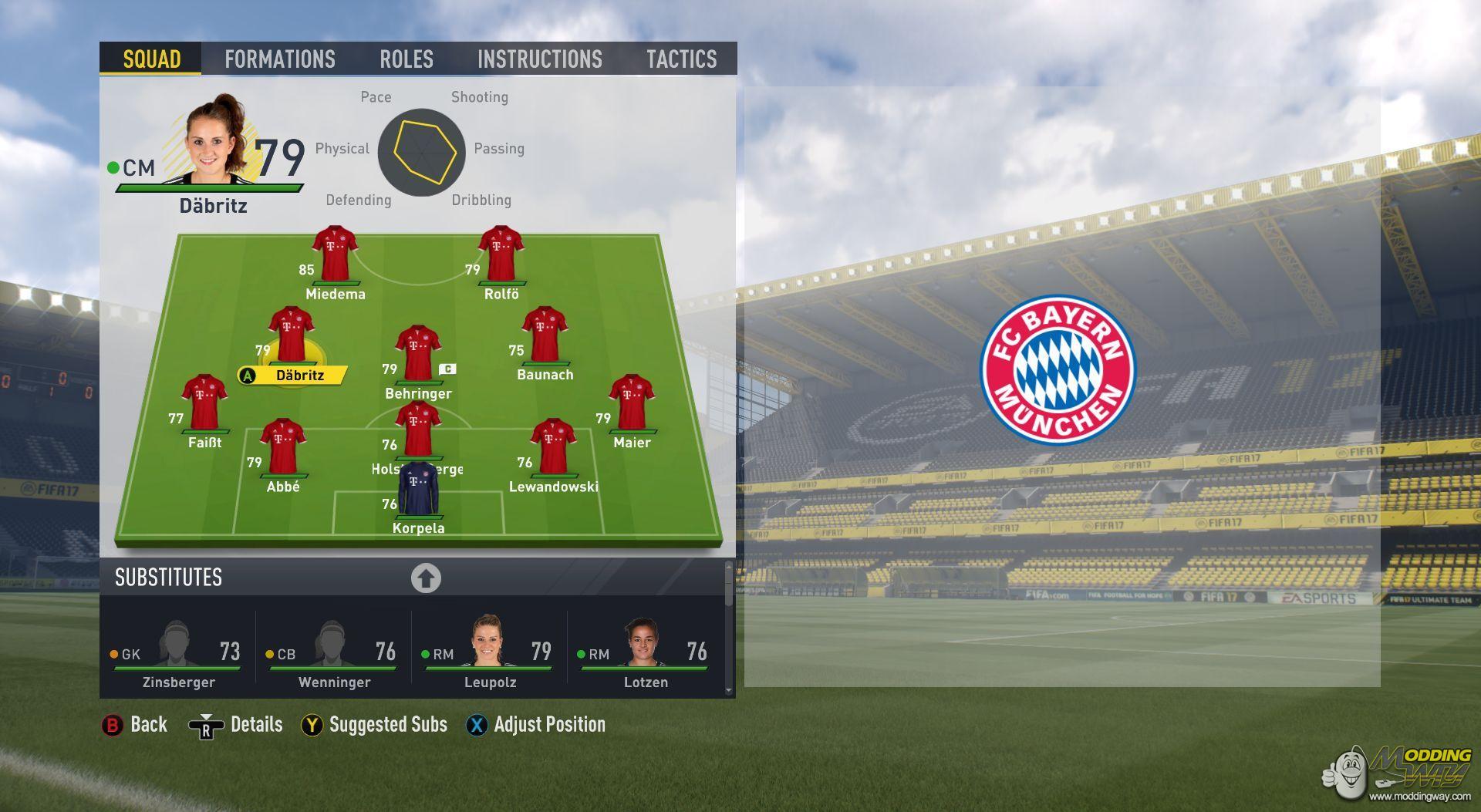1481x812 pixels.
Task: Select goalkeeper Korpela
Action: [418, 494]
